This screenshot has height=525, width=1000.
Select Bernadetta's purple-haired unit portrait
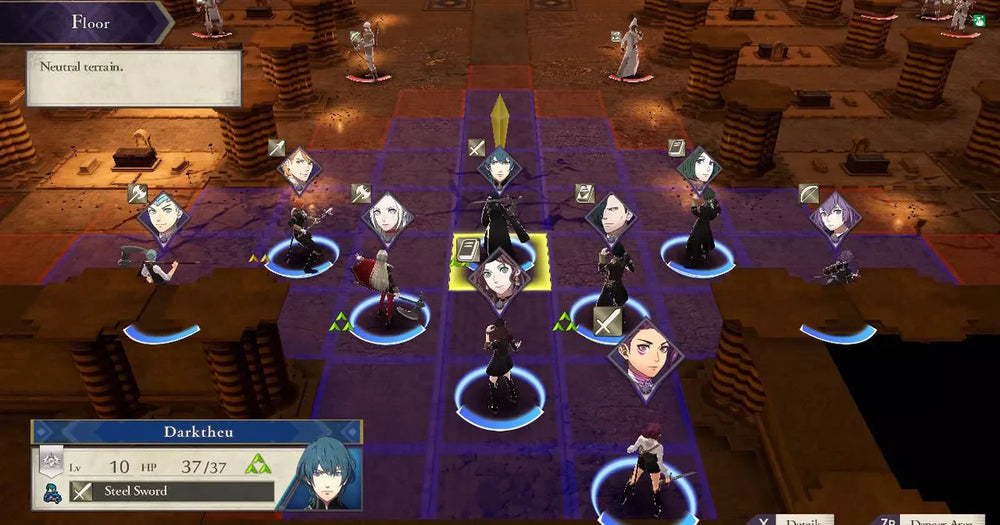pos(834,217)
